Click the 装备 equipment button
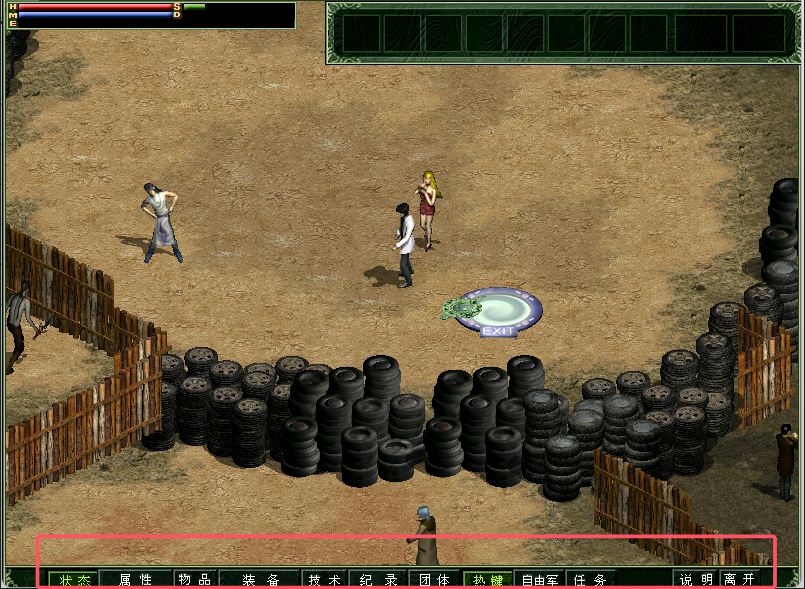The height and width of the screenshot is (589, 805). click(260, 579)
